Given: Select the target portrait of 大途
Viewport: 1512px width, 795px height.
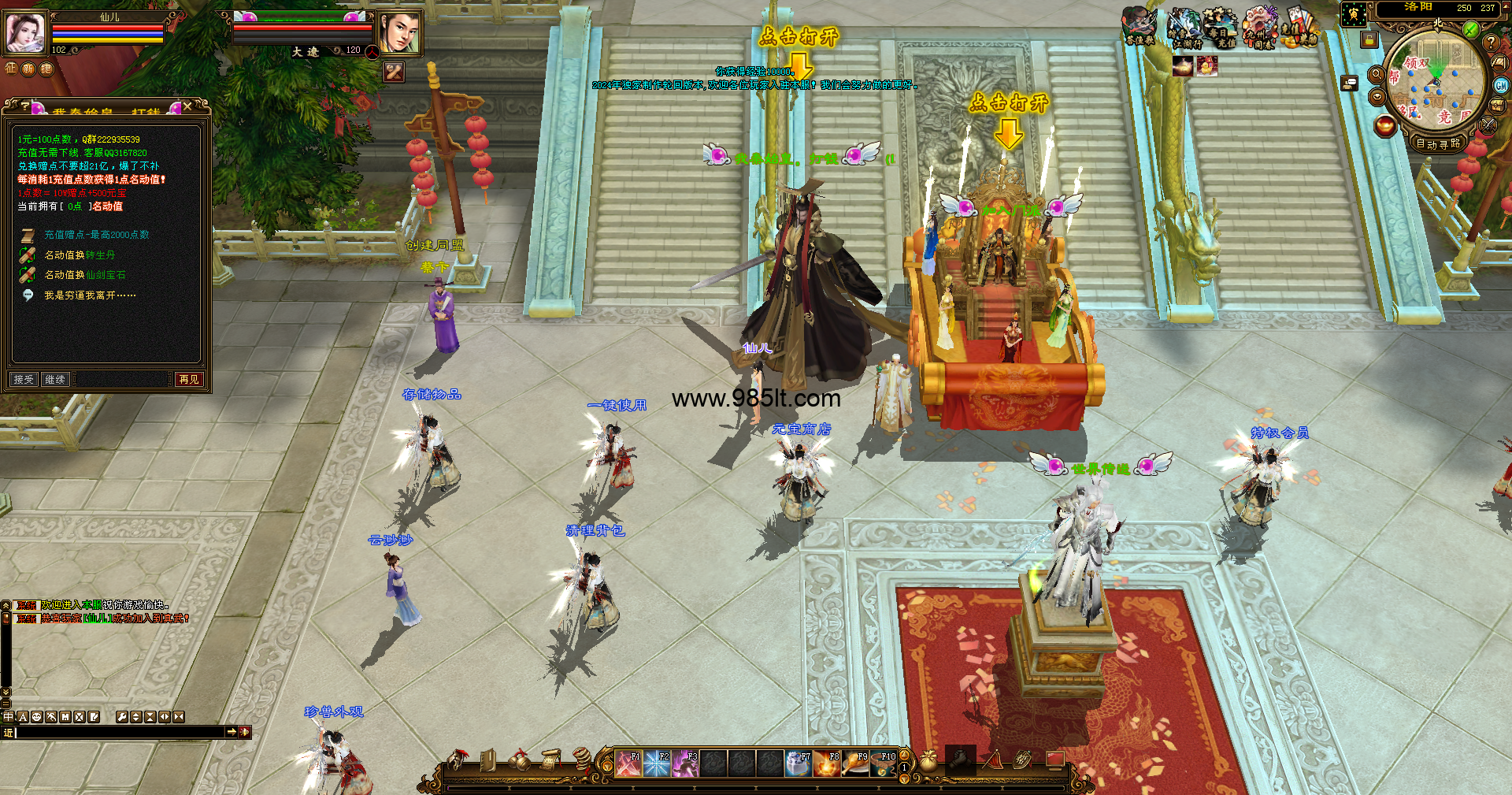Looking at the screenshot, I should (x=398, y=33).
